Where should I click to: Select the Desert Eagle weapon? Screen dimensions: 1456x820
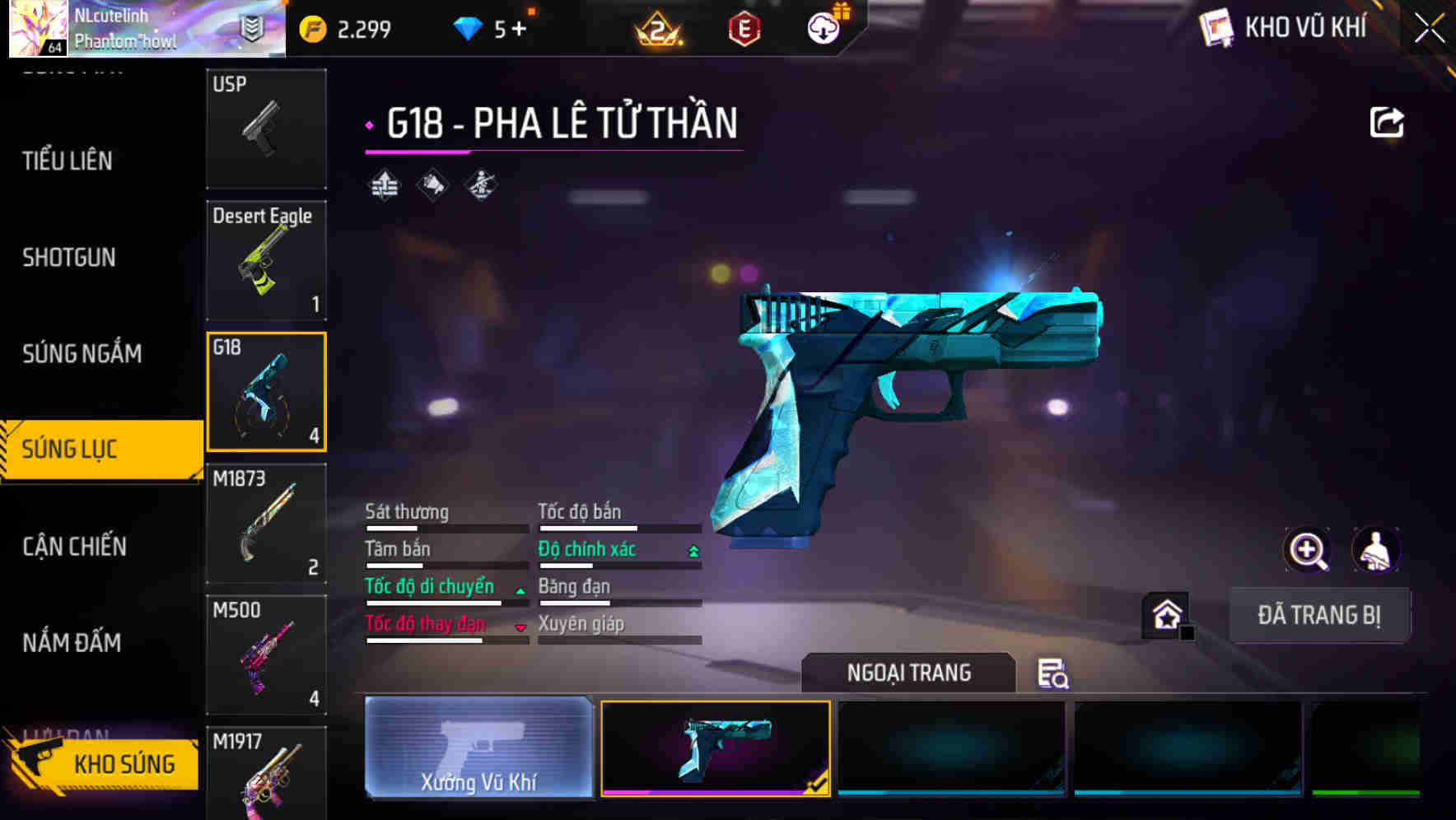click(x=266, y=260)
